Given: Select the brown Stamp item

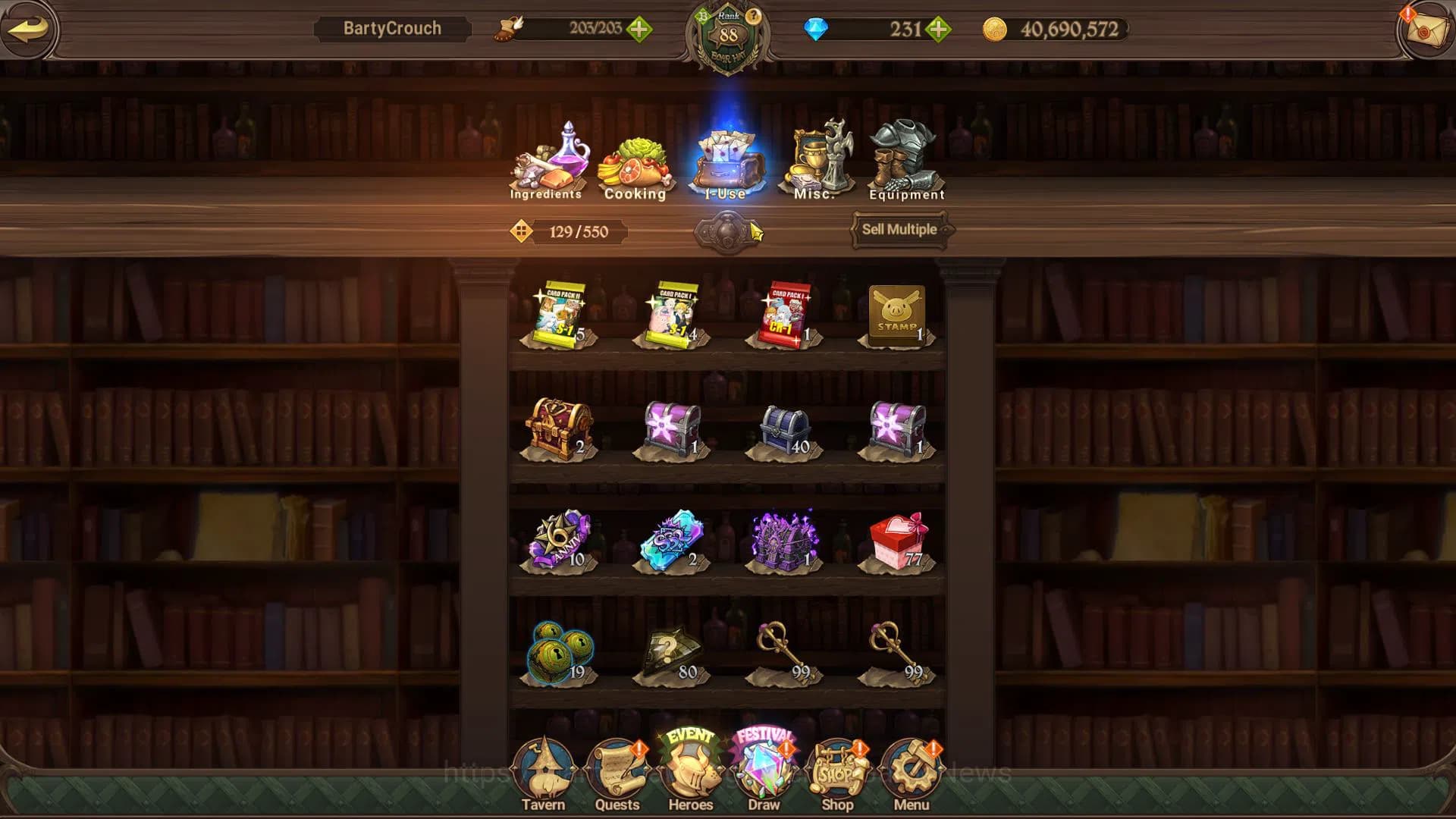Looking at the screenshot, I should (896, 312).
